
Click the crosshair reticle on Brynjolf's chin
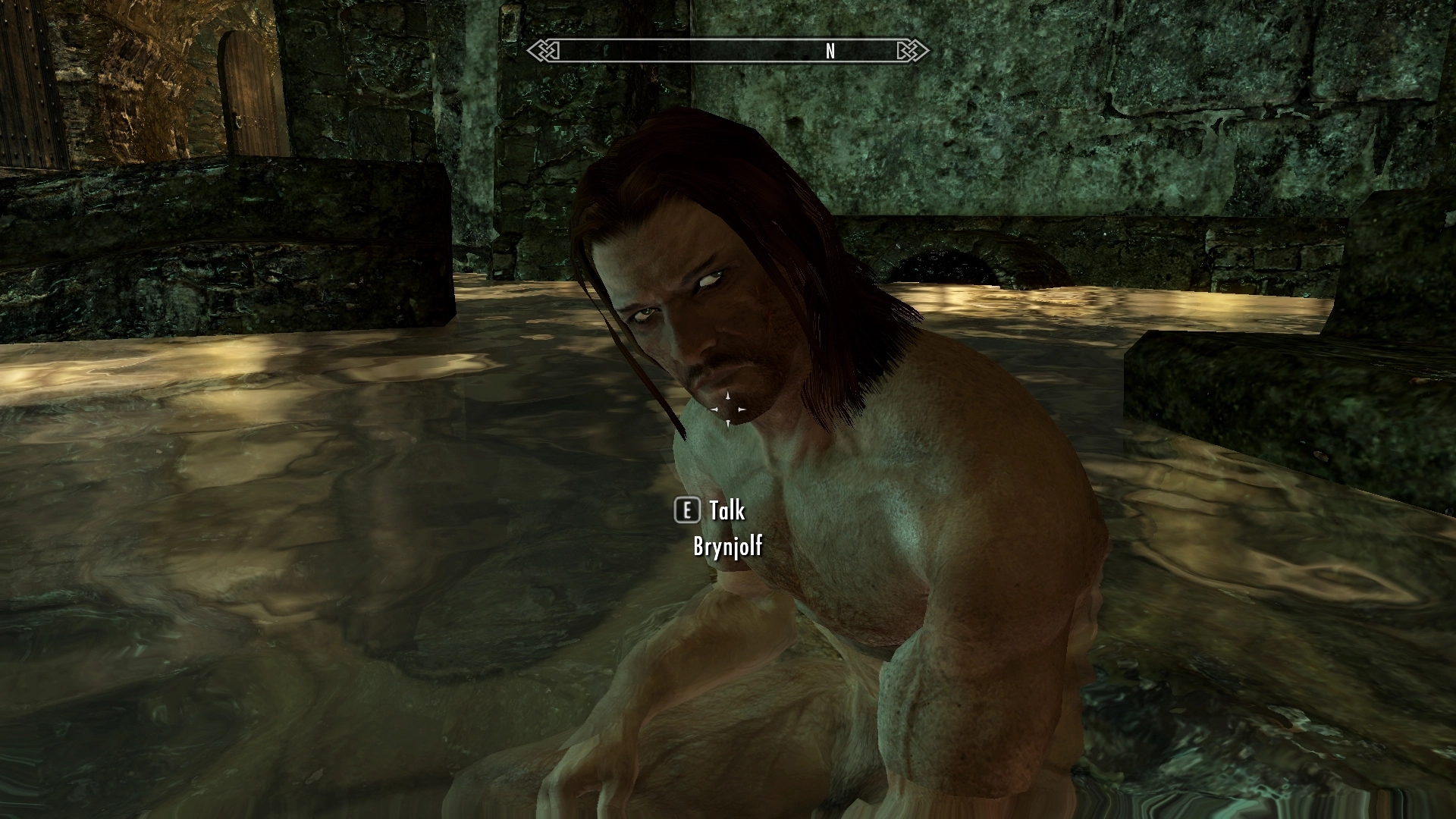730,409
